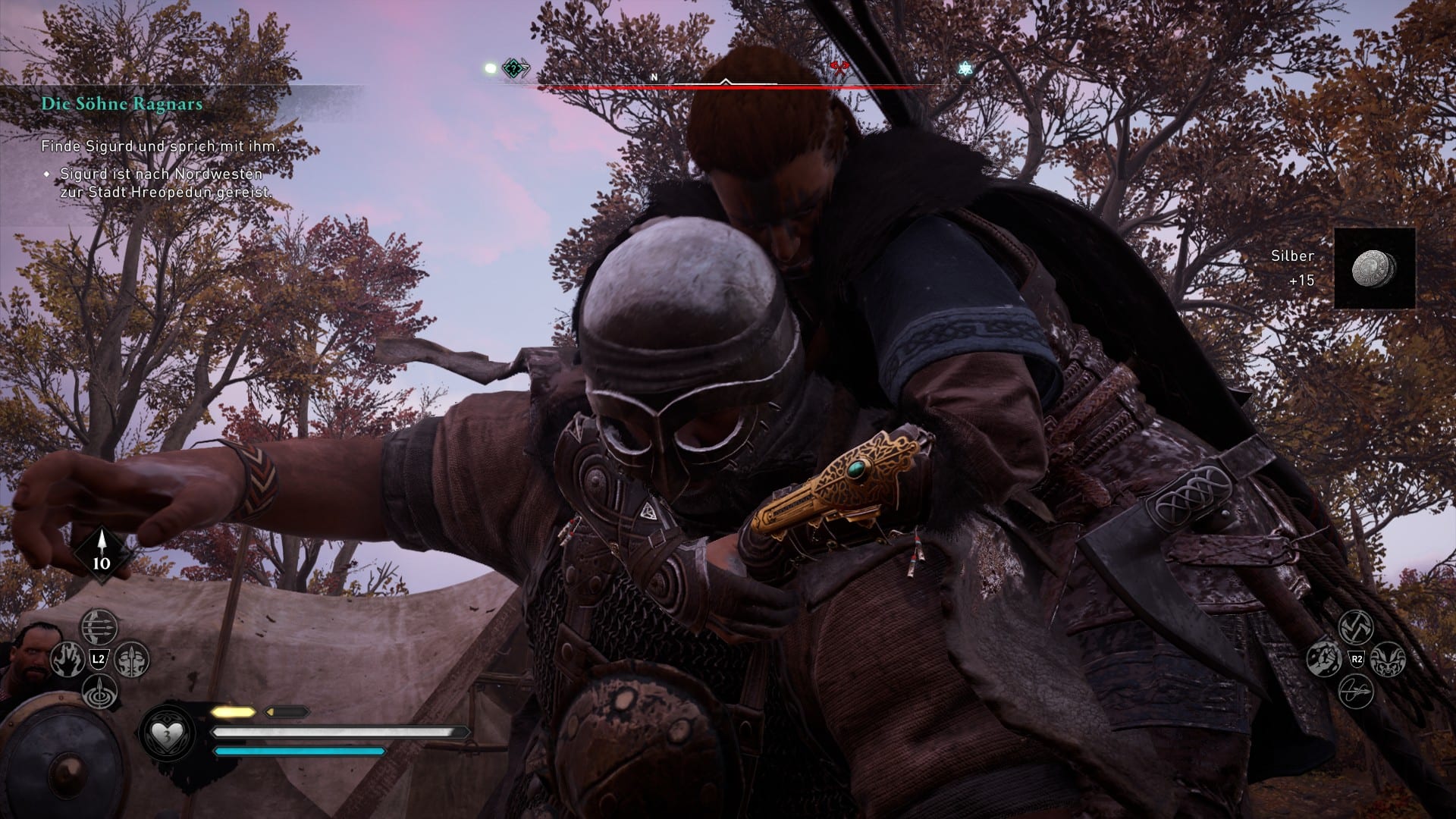Screen dimensions: 1456x819
Task: Select the cyan star compass marker
Action: tap(965, 69)
